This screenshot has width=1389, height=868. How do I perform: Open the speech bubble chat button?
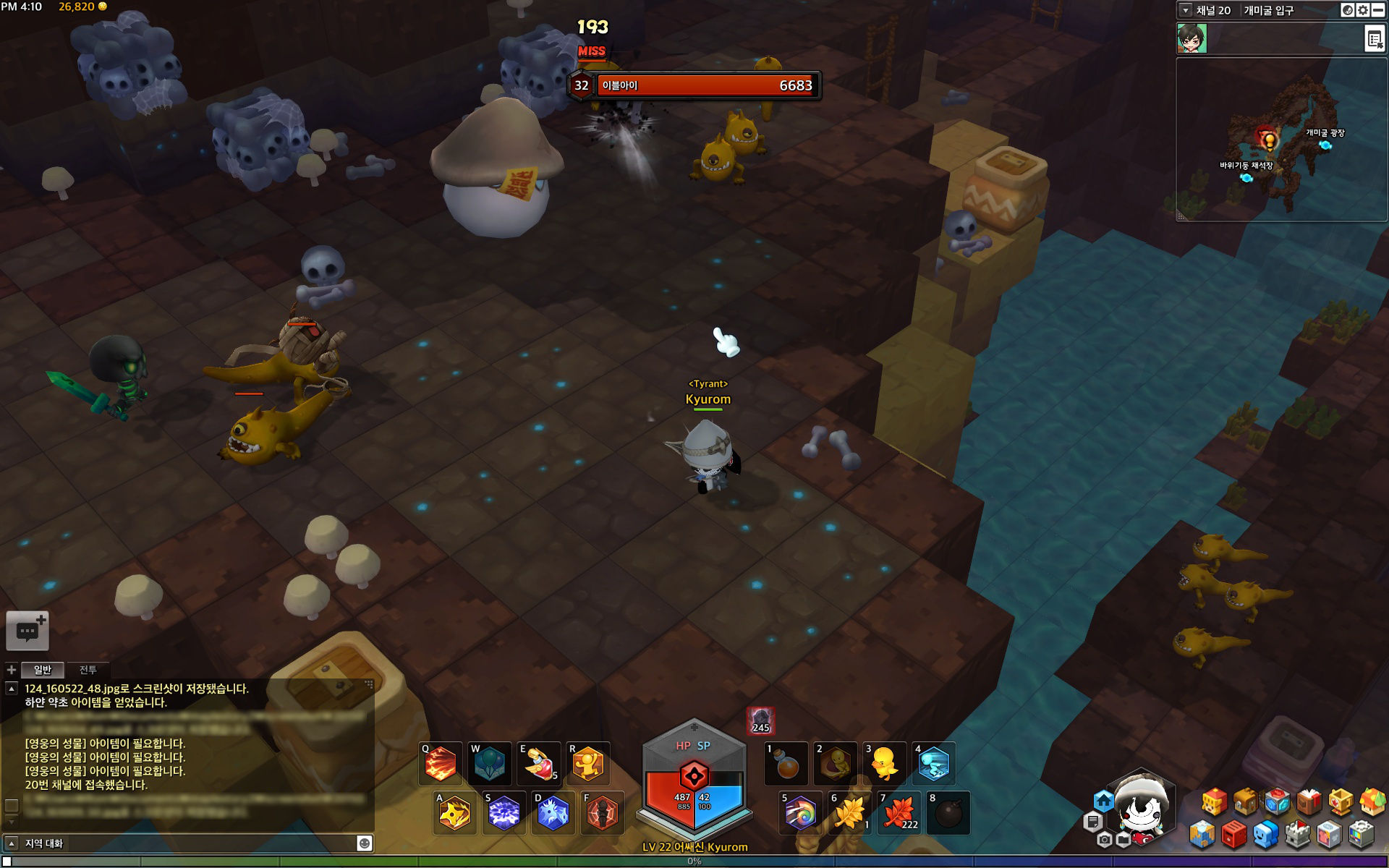tap(27, 631)
